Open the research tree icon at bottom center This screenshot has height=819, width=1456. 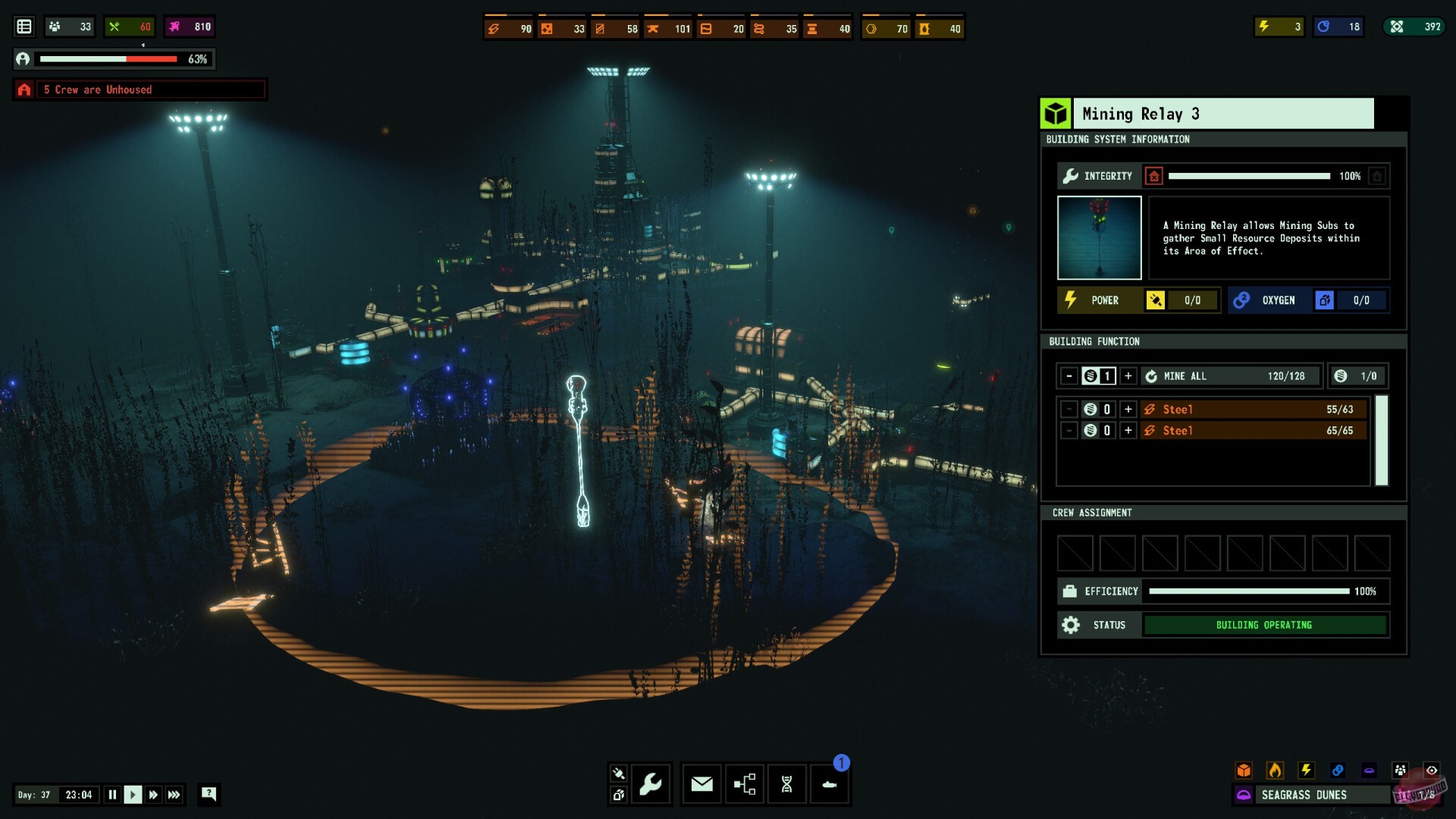744,784
